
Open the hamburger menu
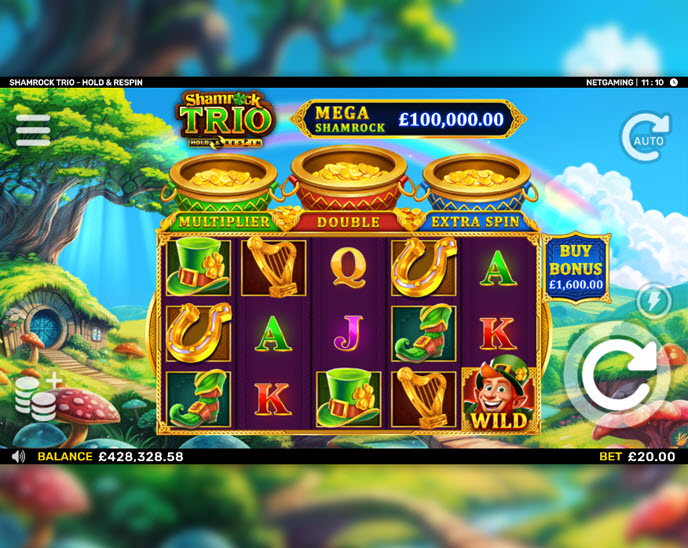click(33, 130)
